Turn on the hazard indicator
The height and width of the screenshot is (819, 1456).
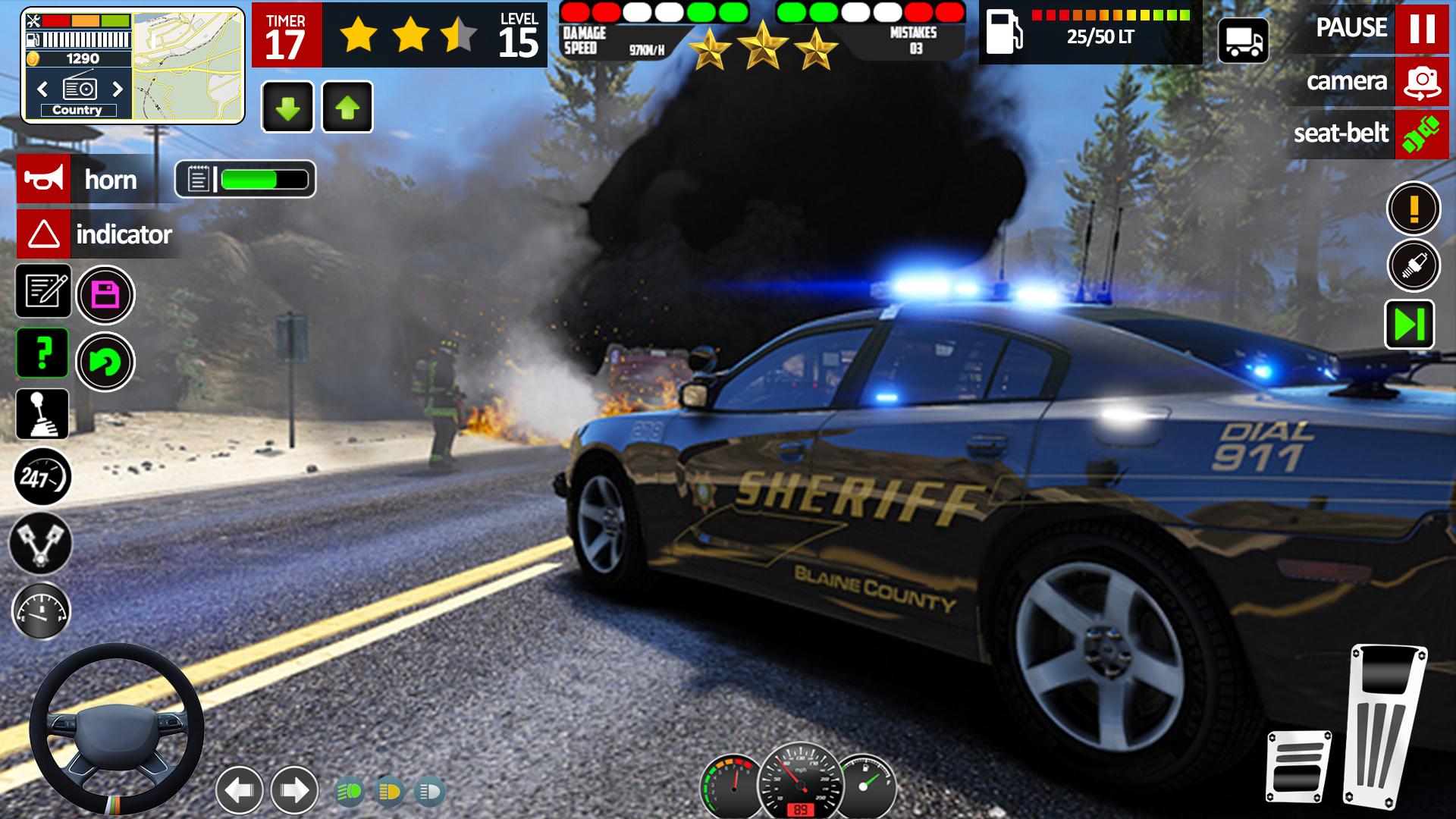[x=44, y=234]
